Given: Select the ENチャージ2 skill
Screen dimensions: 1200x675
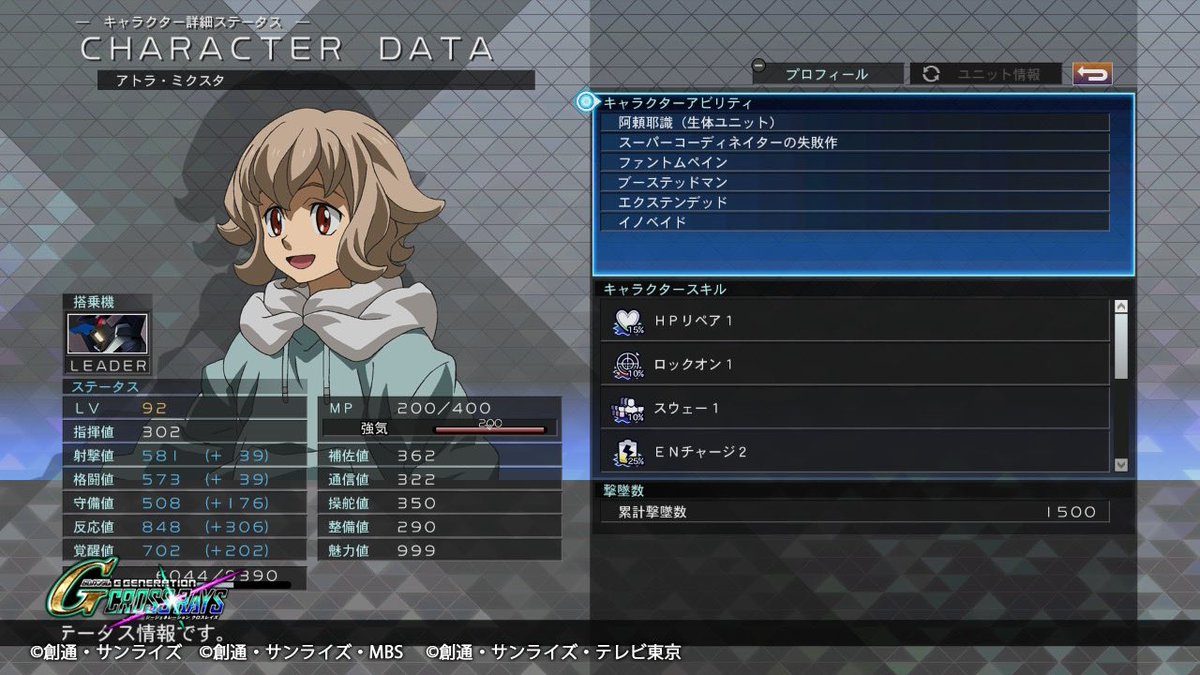Looking at the screenshot, I should pos(855,451).
